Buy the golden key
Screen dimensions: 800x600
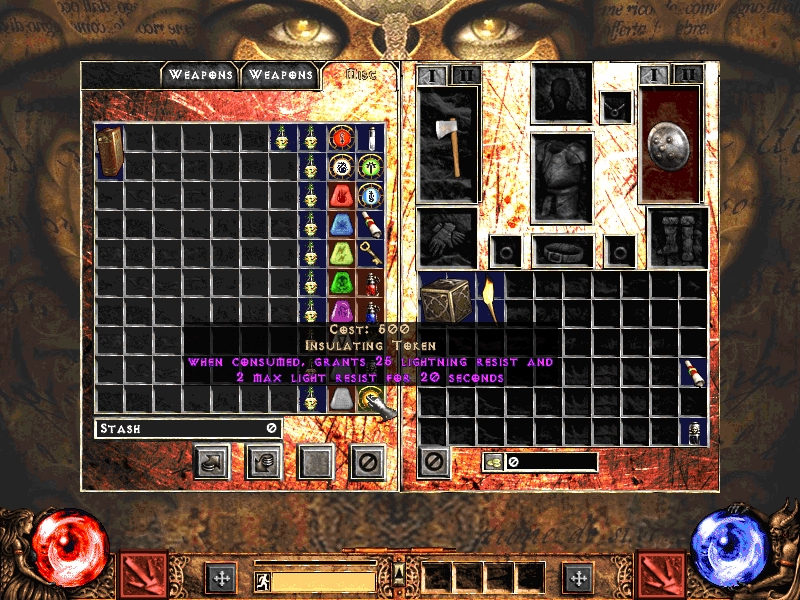coord(371,254)
